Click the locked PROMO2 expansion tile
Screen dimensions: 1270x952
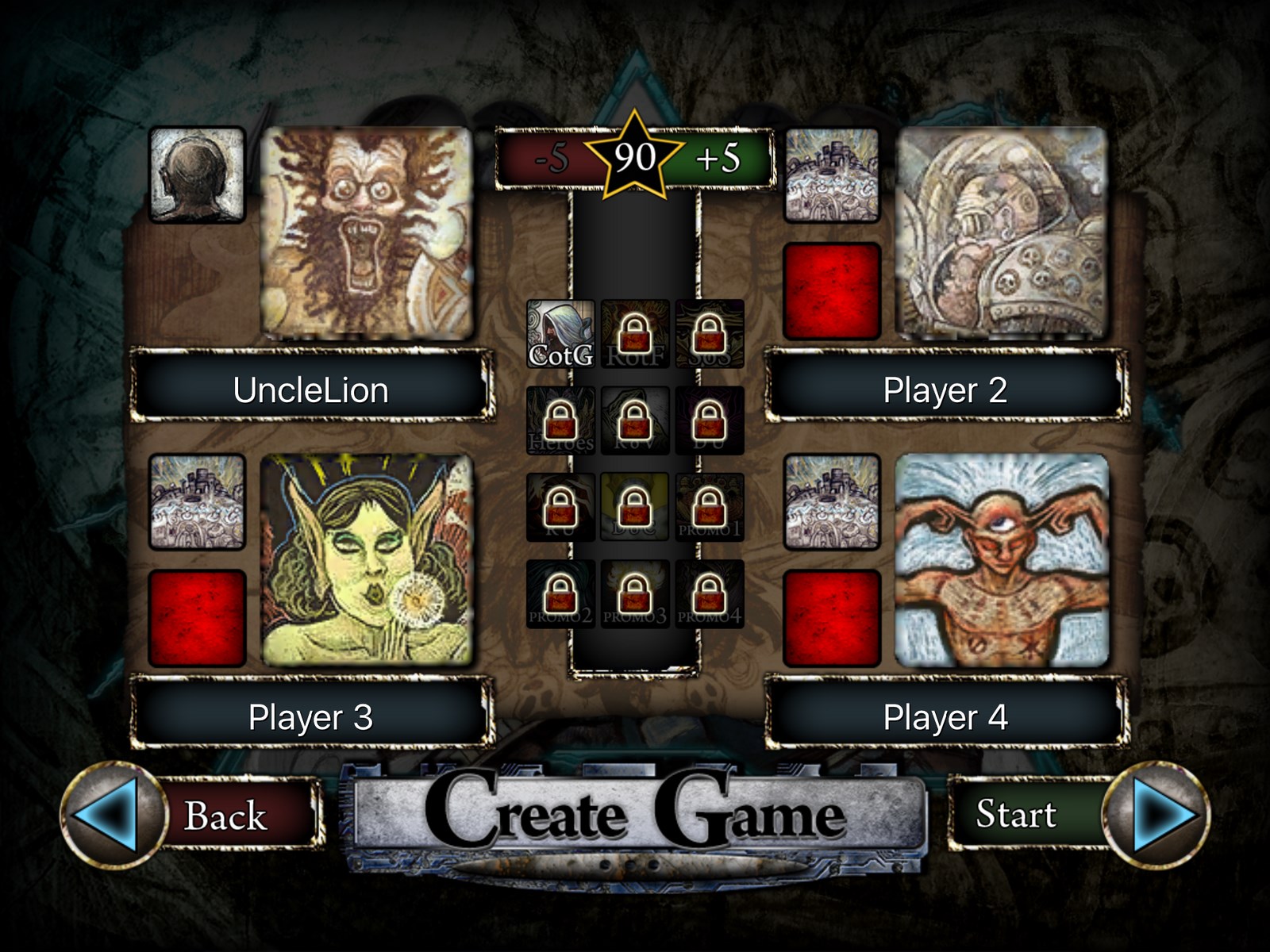tap(560, 594)
